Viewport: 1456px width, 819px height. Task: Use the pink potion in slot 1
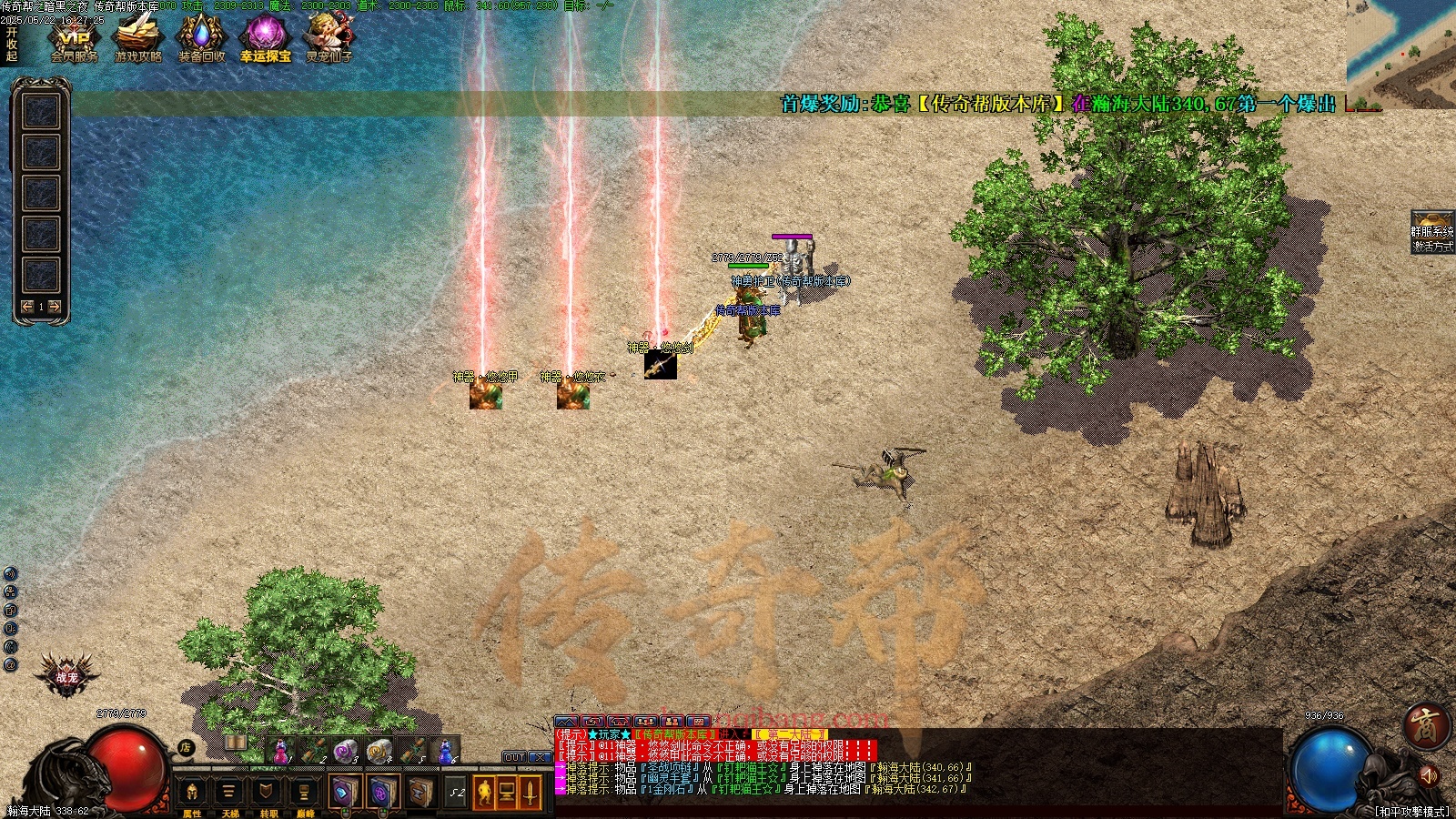coord(280,752)
